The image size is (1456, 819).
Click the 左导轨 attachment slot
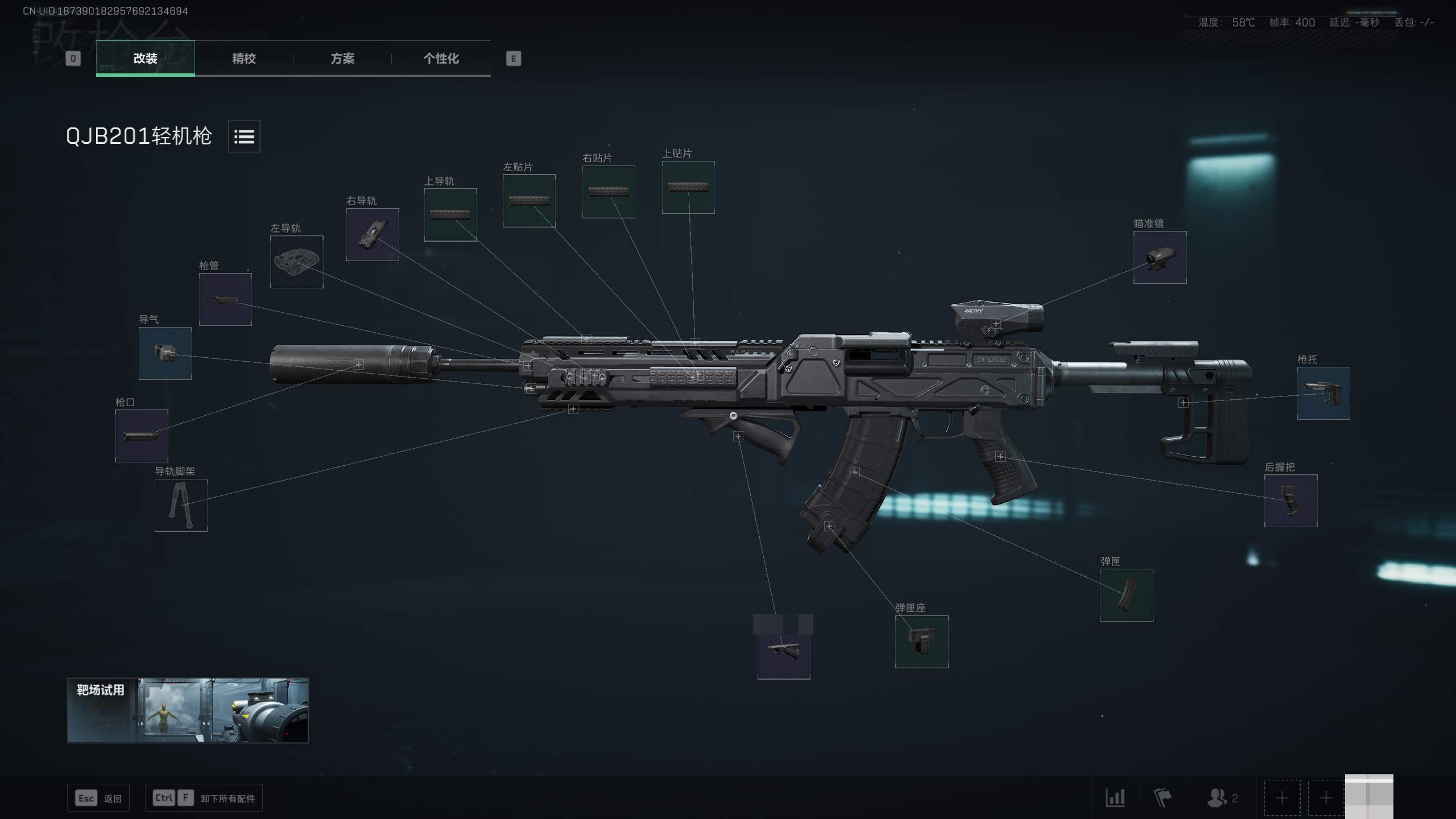[296, 262]
